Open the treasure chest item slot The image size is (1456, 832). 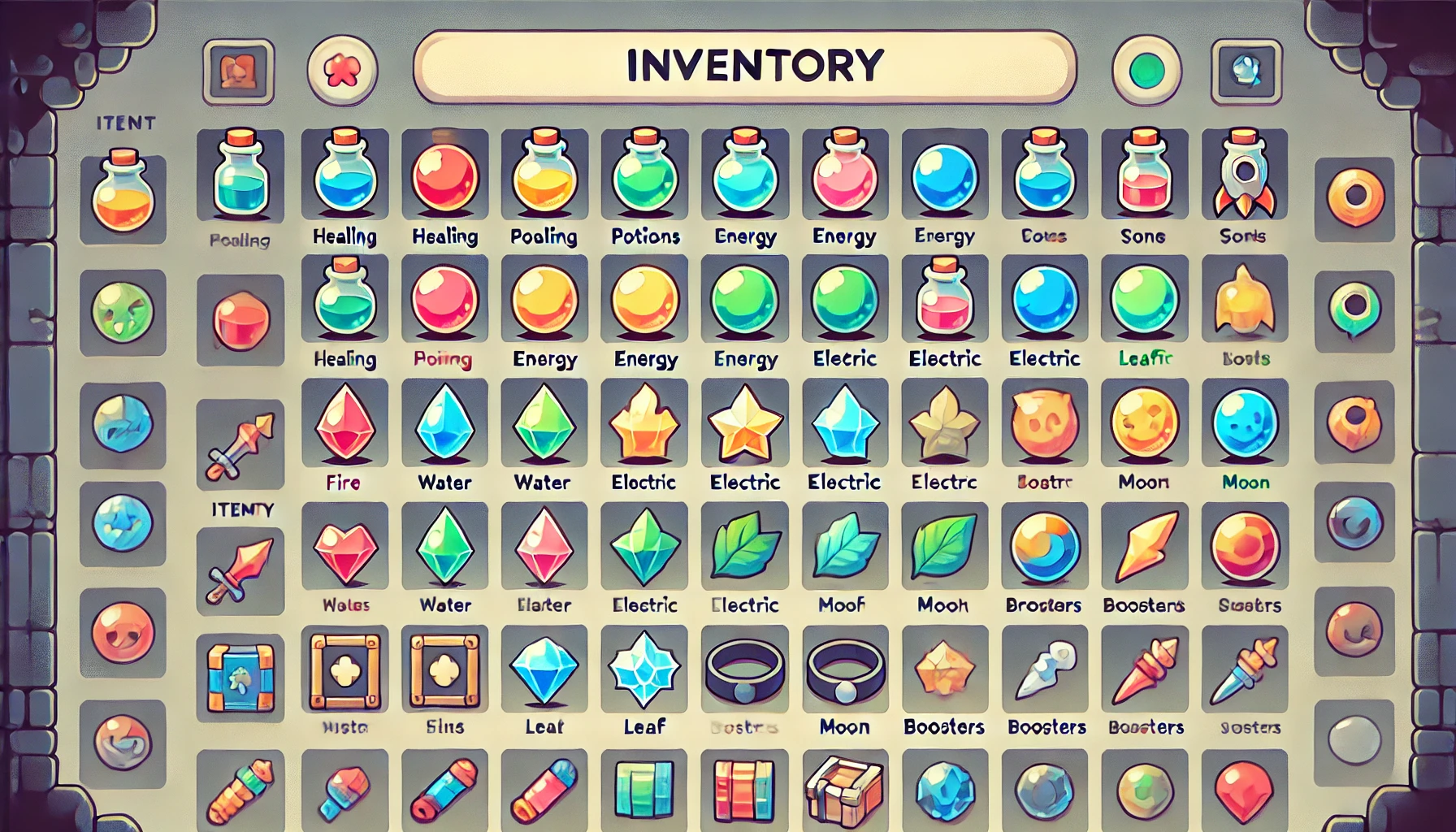pos(844,788)
